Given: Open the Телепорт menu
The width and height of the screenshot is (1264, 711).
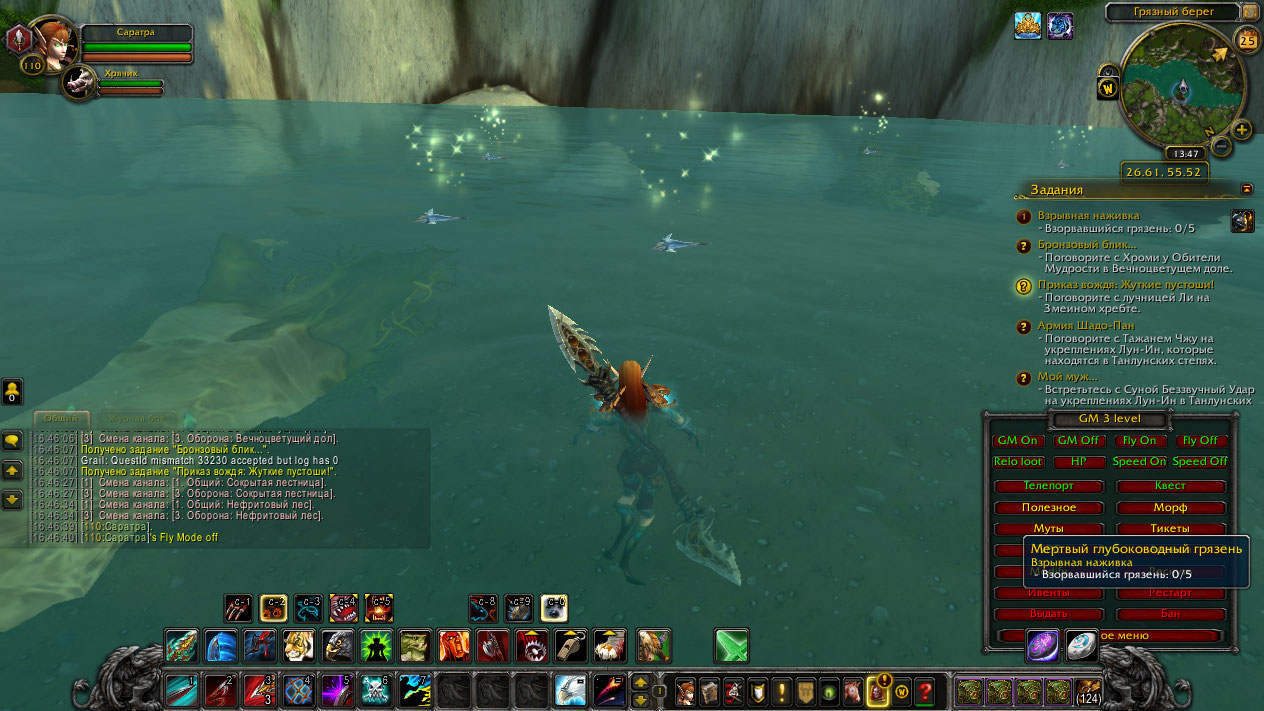Looking at the screenshot, I should coord(1048,486).
